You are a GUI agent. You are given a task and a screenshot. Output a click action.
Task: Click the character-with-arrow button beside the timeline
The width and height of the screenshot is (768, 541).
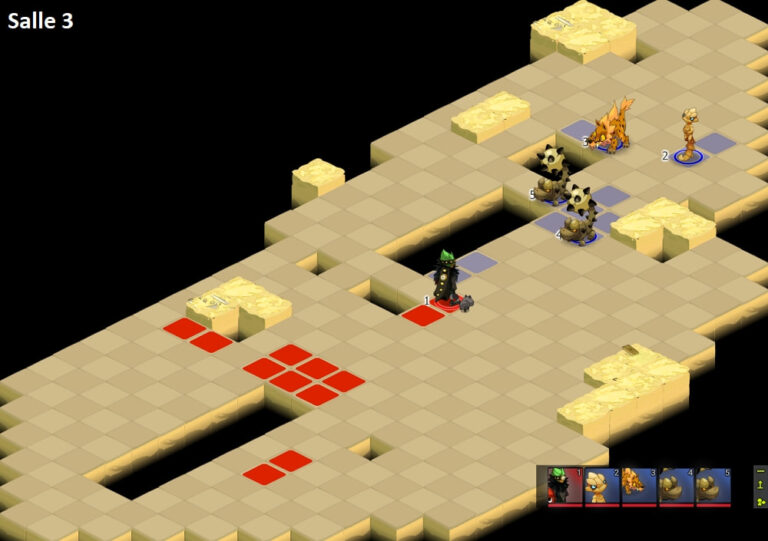coord(761,500)
